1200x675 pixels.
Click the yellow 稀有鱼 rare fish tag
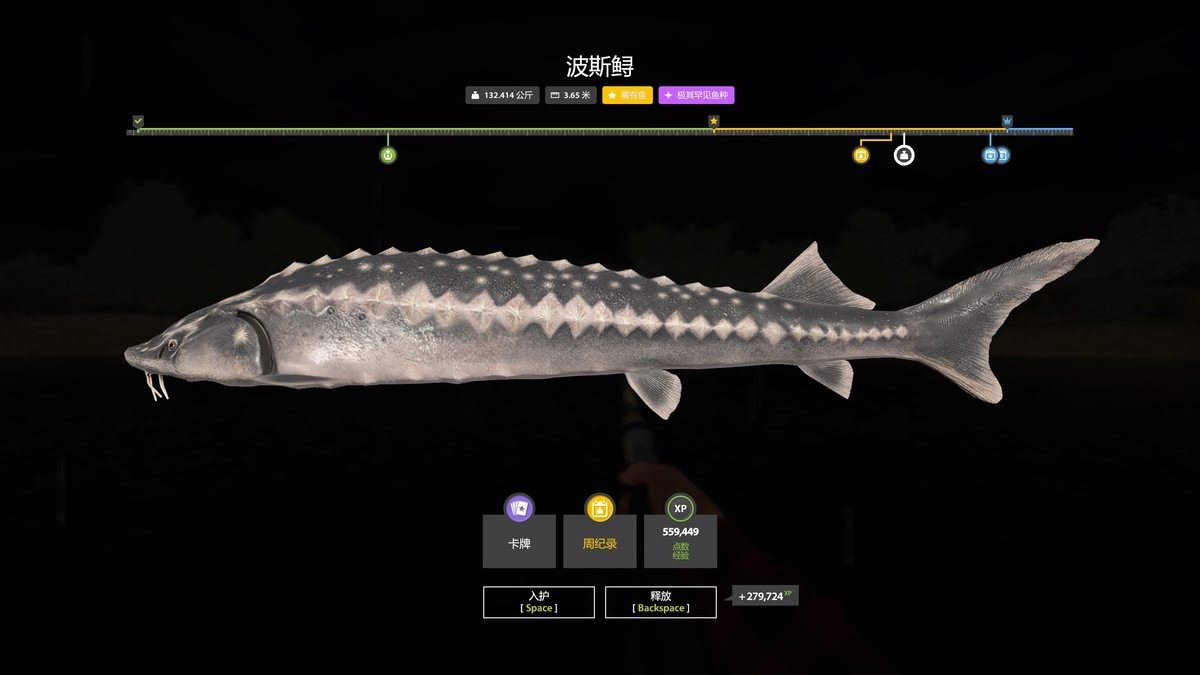click(x=627, y=96)
